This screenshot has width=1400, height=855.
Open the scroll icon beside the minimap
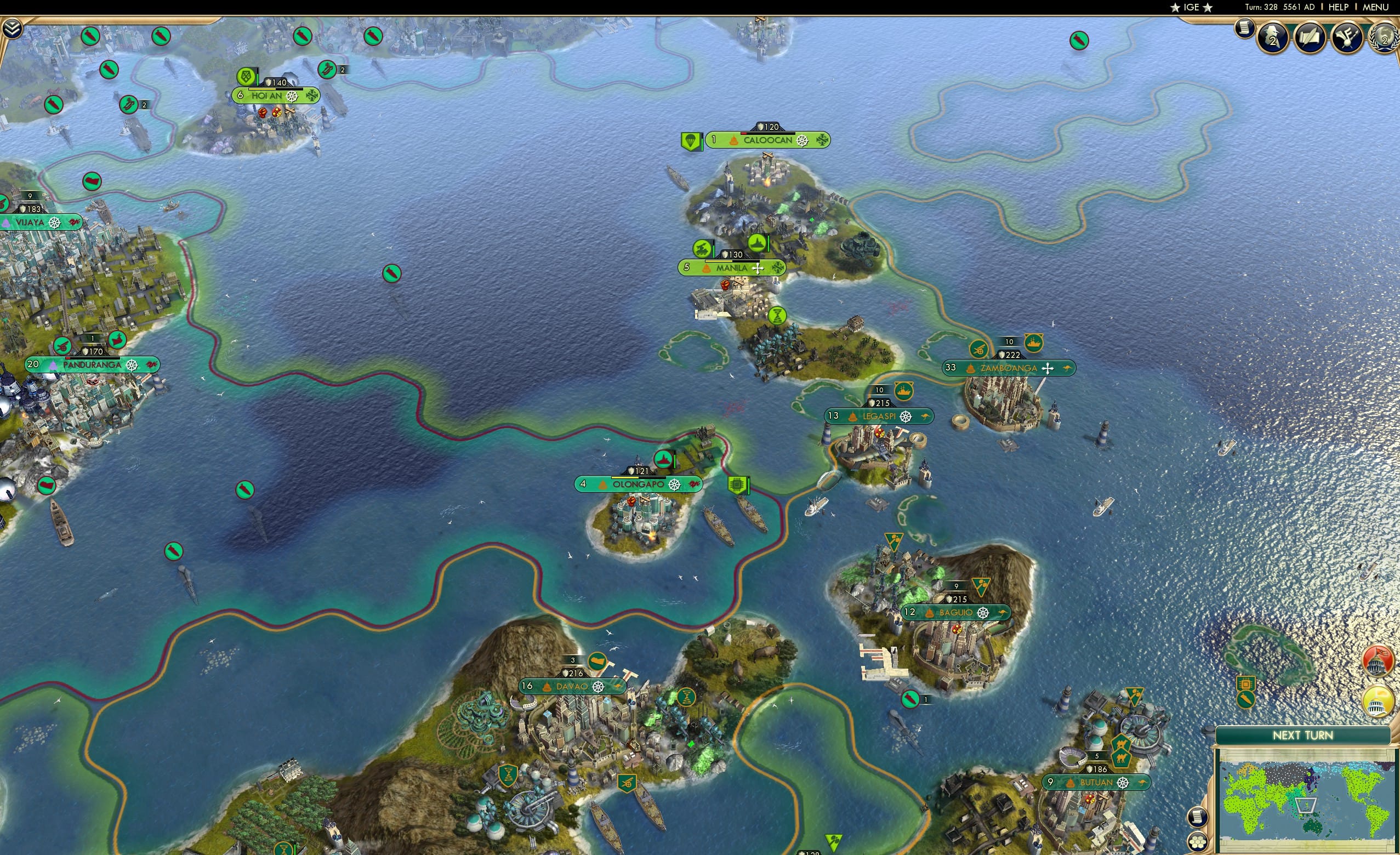tap(1197, 818)
